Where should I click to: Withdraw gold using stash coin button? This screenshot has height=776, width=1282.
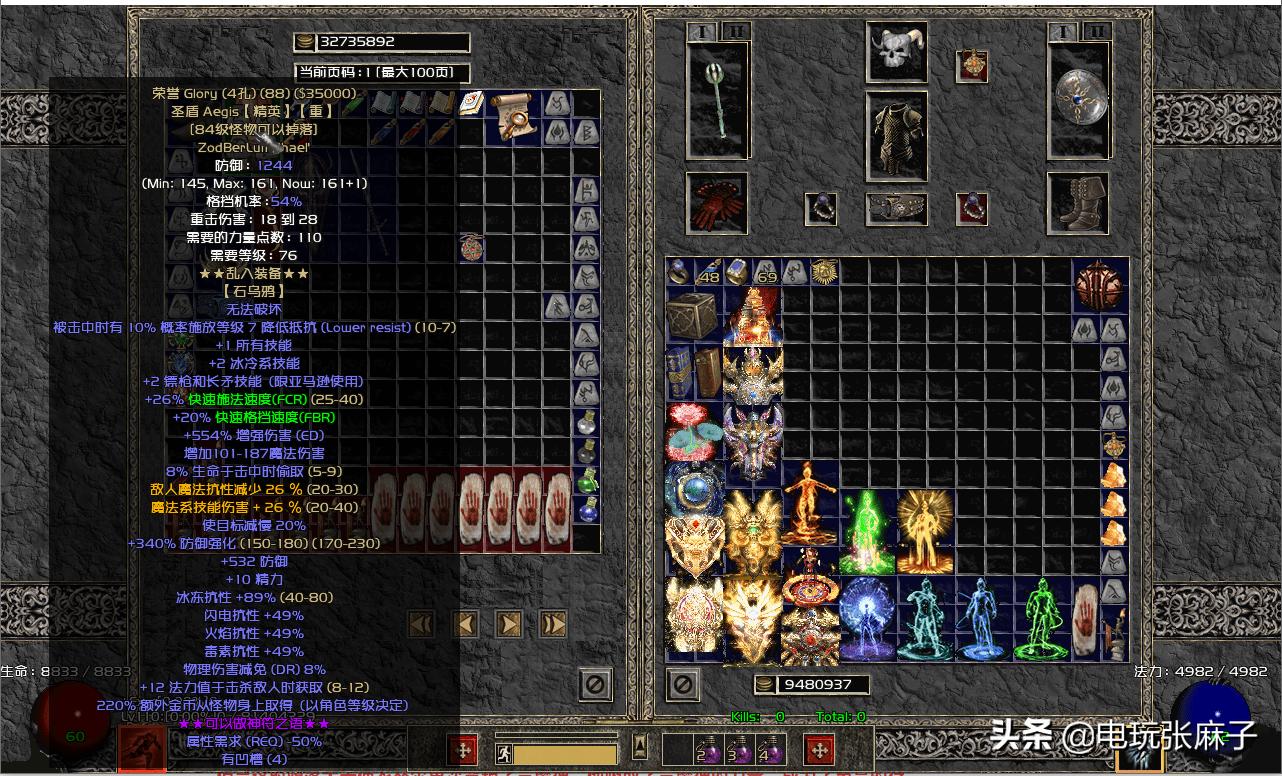pyautogui.click(x=304, y=42)
